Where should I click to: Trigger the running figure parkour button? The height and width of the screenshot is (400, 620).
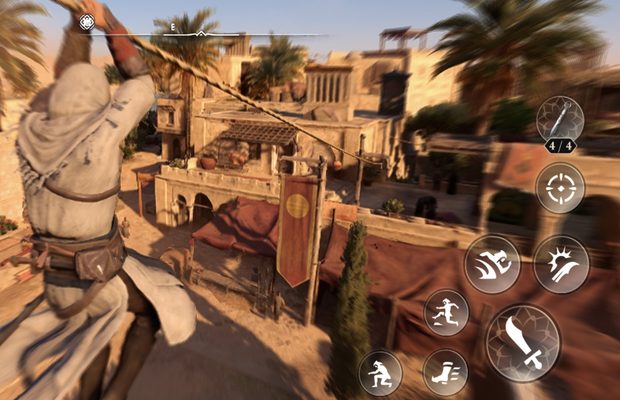tap(446, 312)
